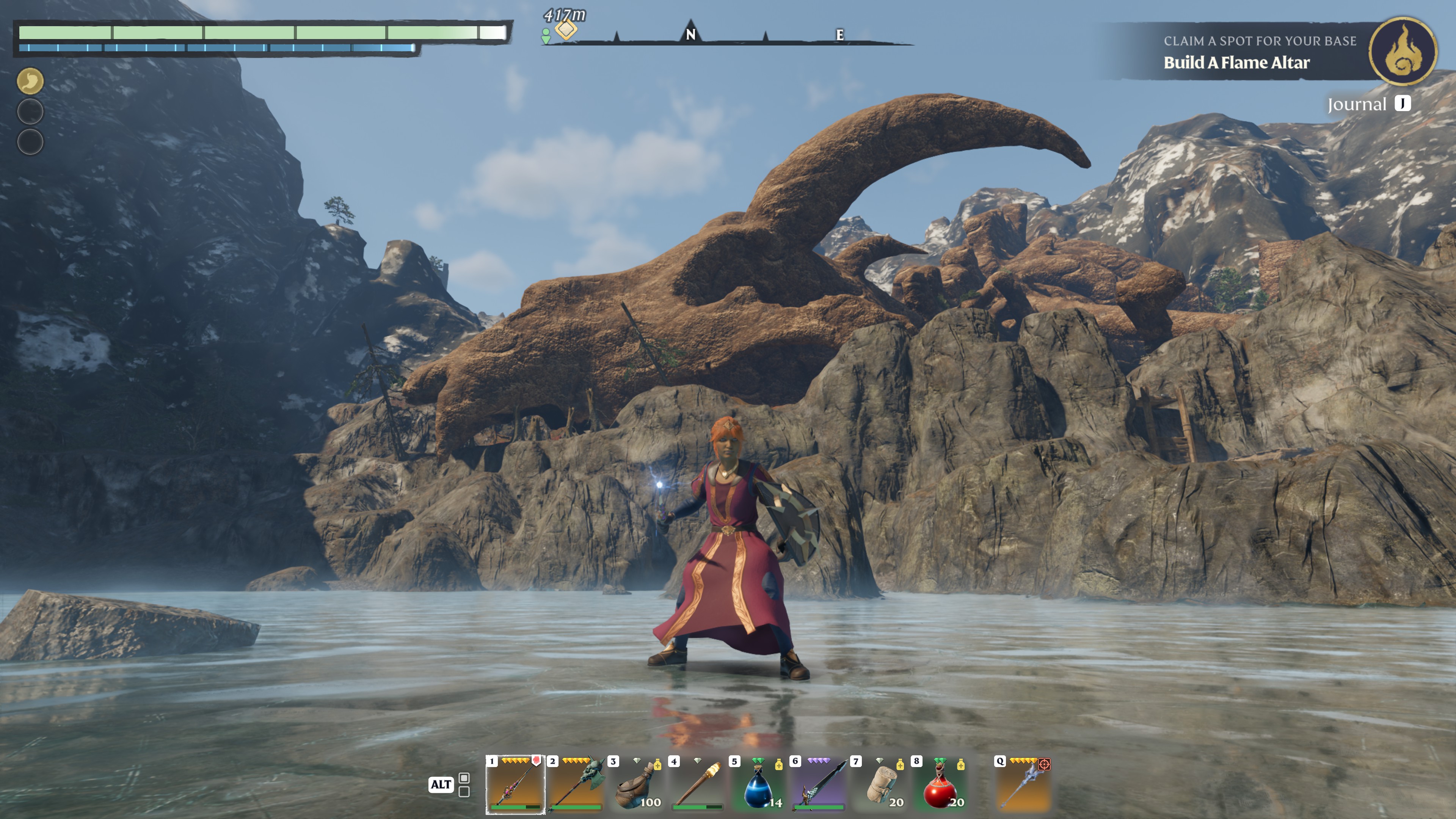Click the gold diamond quest marker on compass
Viewport: 1456px width, 819px height.
click(566, 30)
